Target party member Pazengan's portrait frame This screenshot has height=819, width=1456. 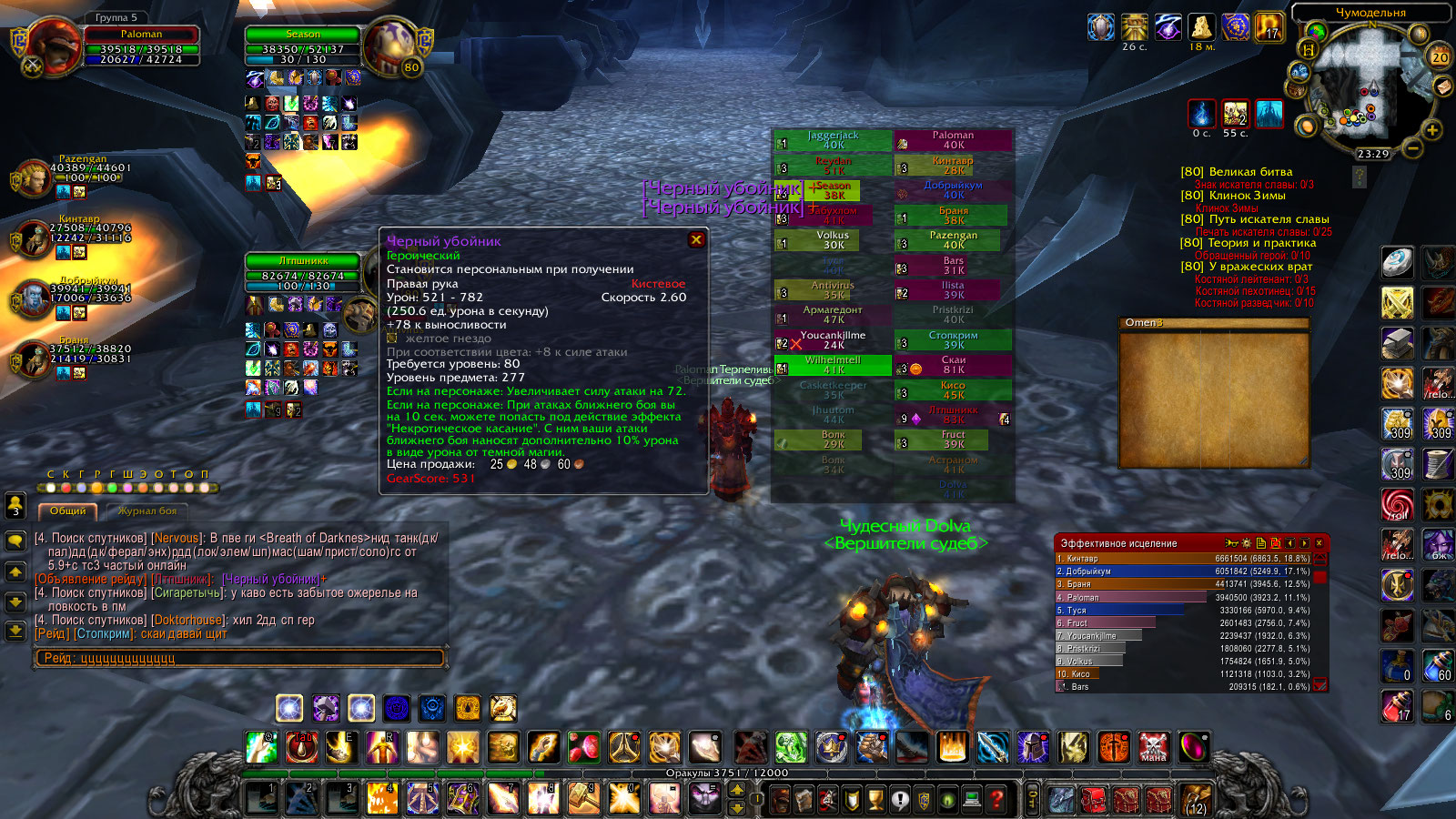[x=33, y=178]
